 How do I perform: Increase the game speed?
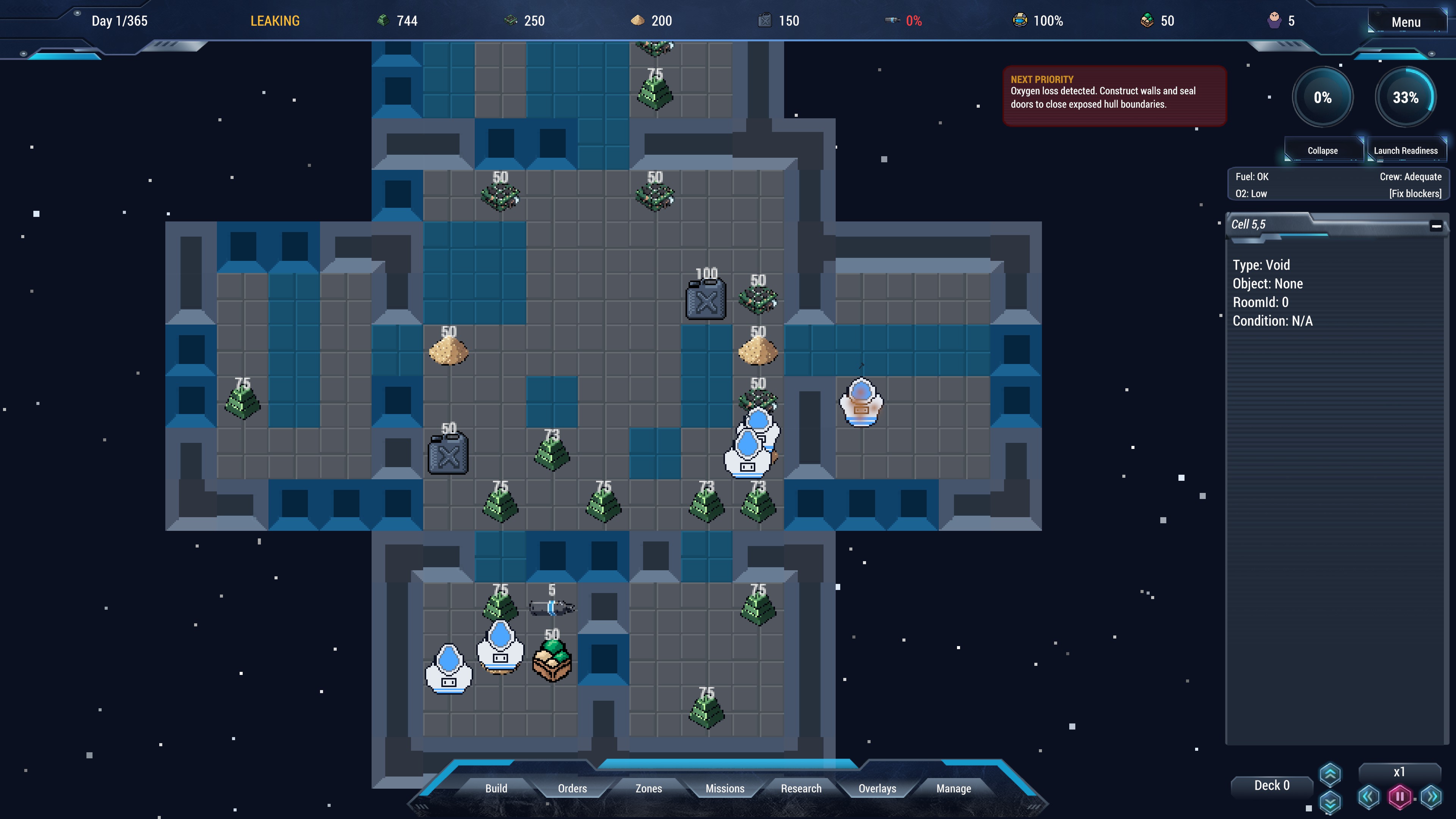click(1431, 797)
